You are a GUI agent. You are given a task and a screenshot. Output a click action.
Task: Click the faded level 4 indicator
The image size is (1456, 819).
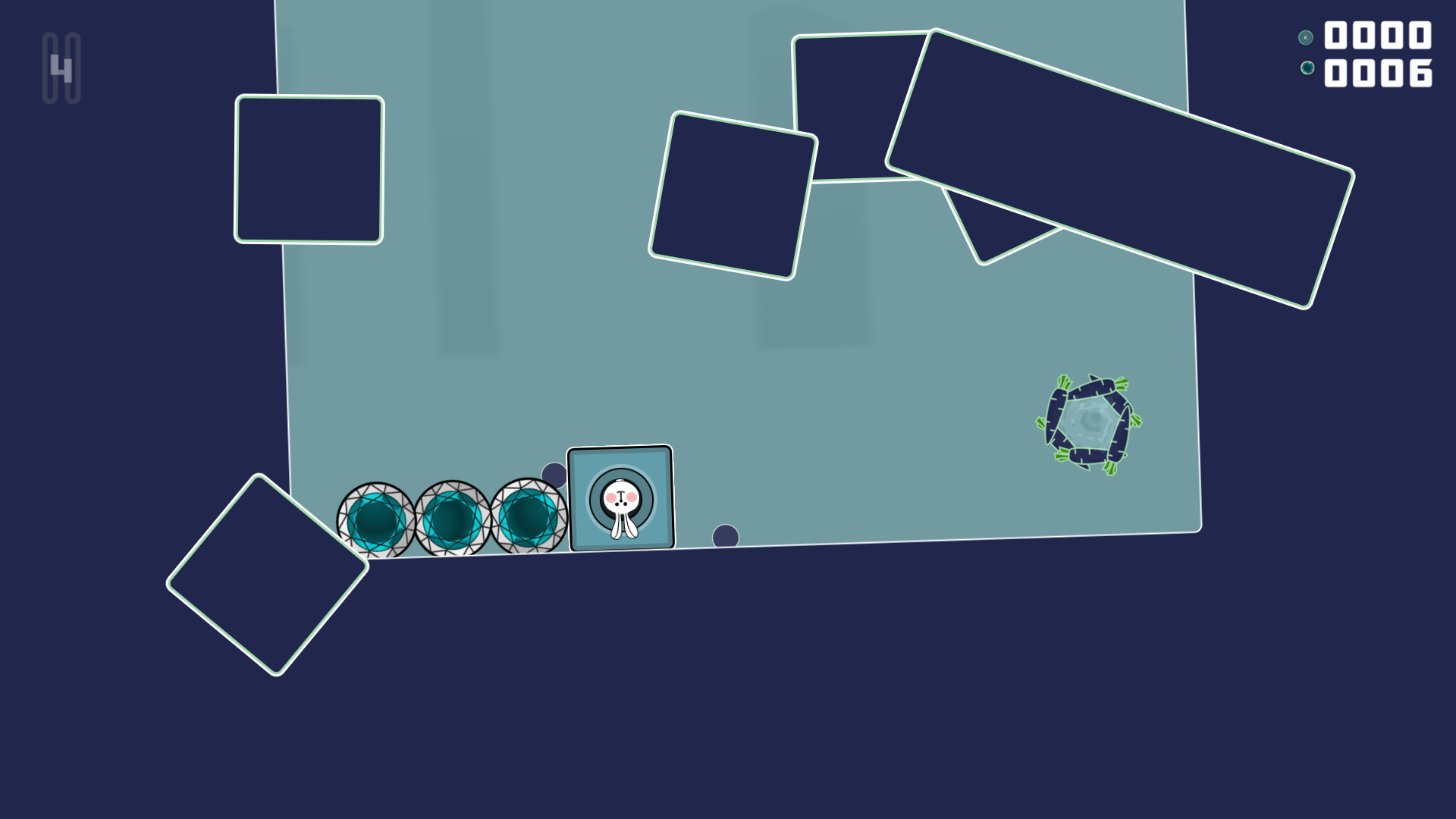[62, 67]
